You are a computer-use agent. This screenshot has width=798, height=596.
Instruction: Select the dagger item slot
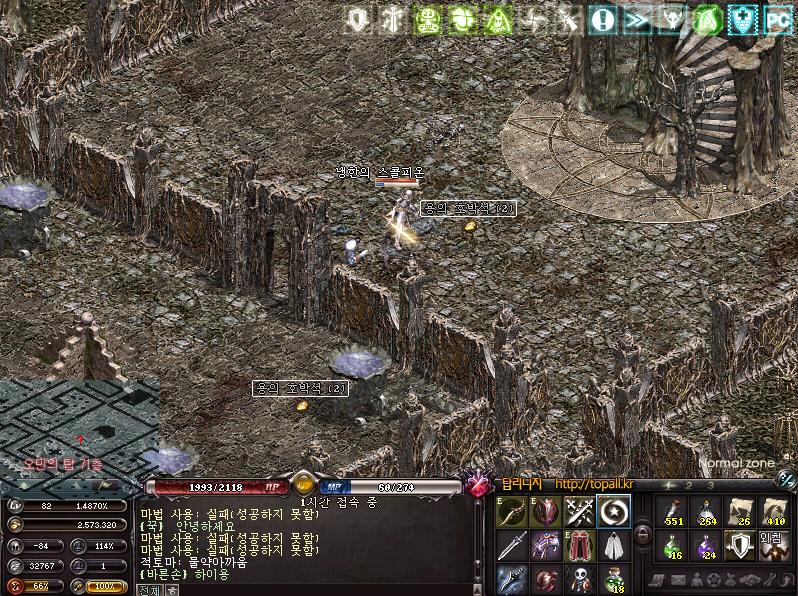click(511, 546)
